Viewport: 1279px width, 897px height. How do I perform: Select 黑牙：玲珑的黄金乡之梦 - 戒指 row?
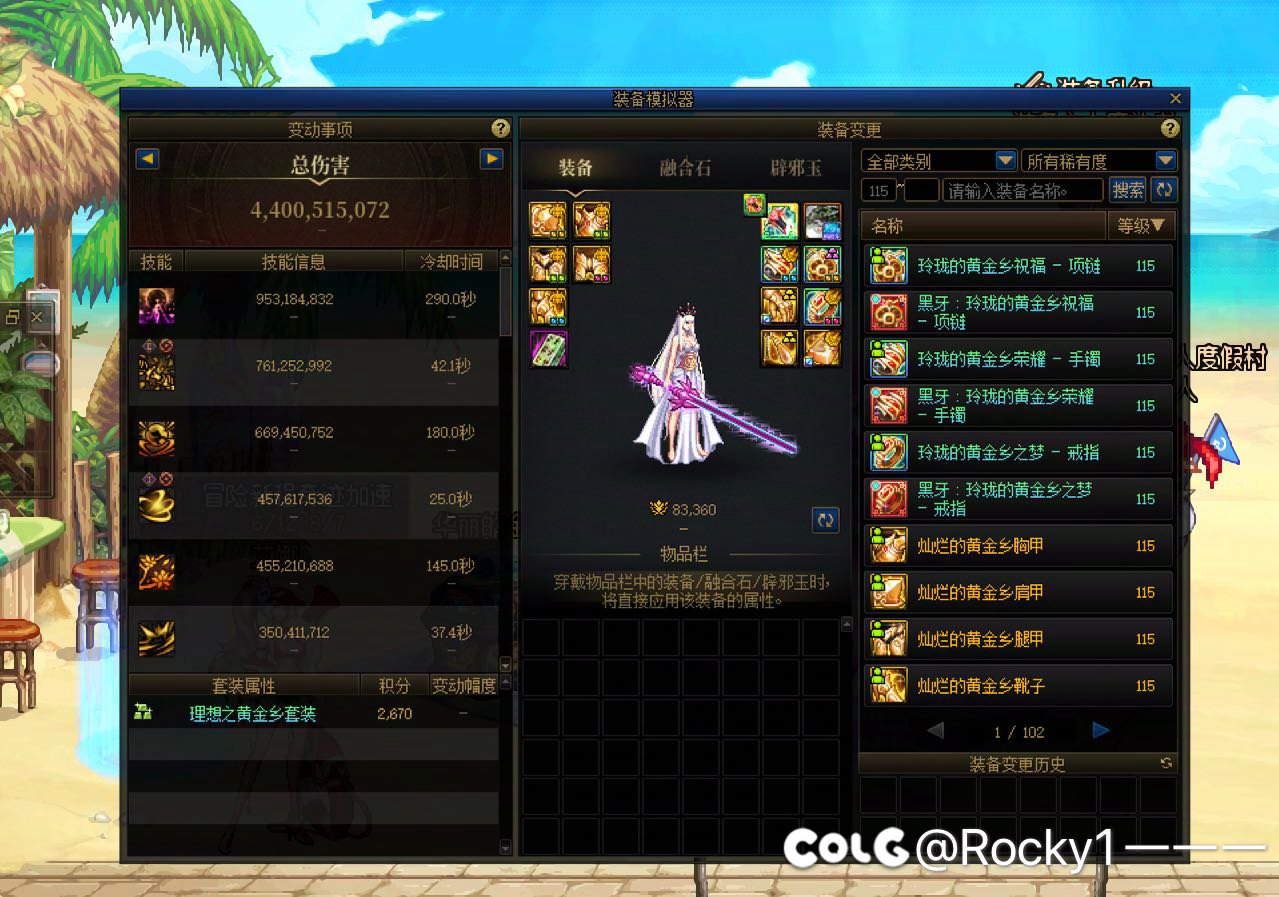point(1016,499)
